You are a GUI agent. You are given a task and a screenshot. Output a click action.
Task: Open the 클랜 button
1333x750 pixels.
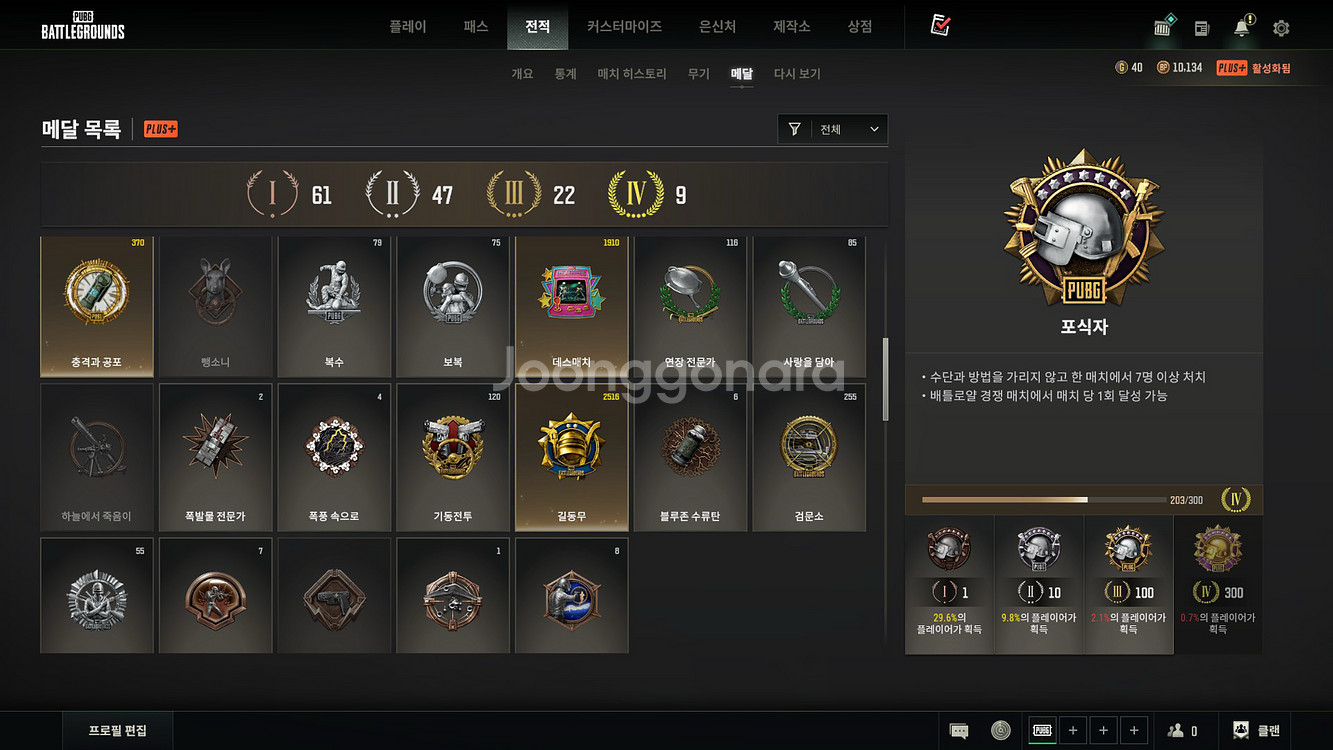tap(1257, 731)
